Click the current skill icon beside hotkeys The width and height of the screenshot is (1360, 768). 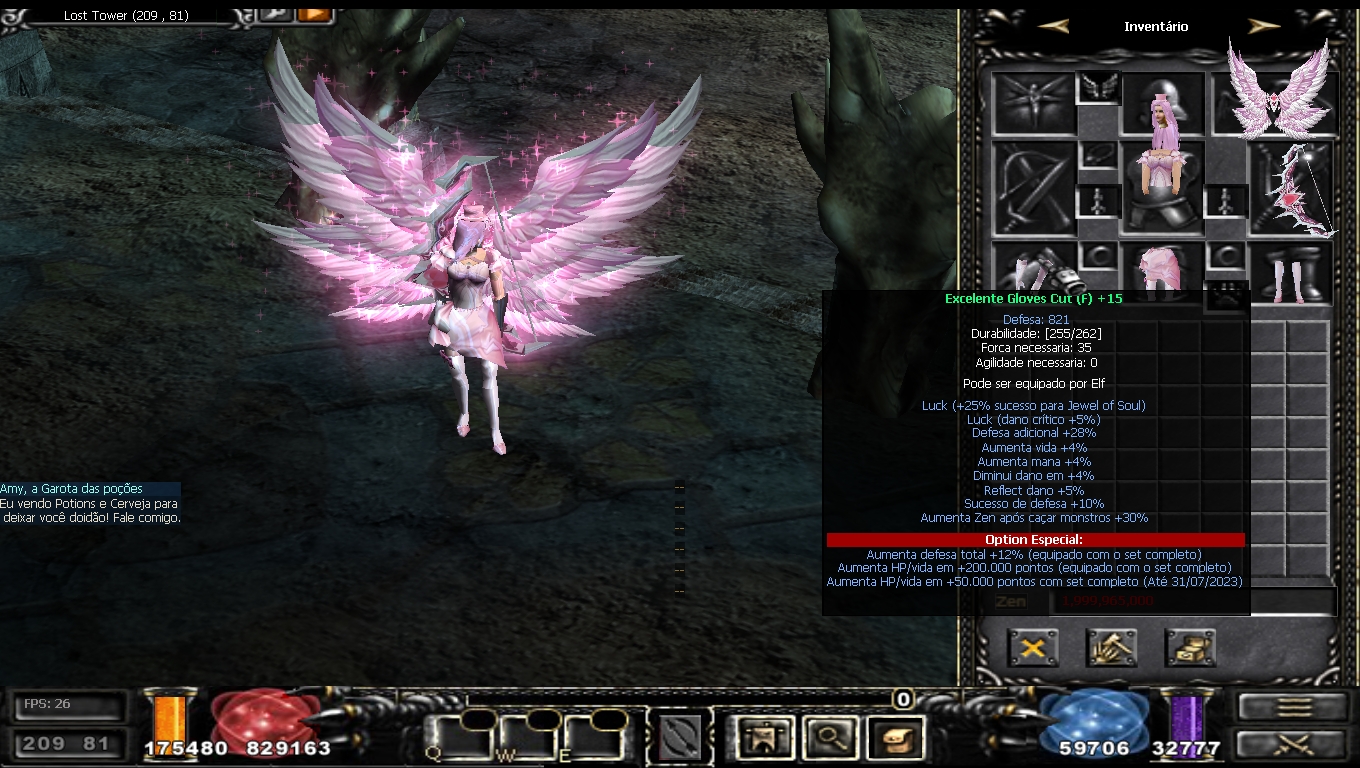(x=680, y=739)
